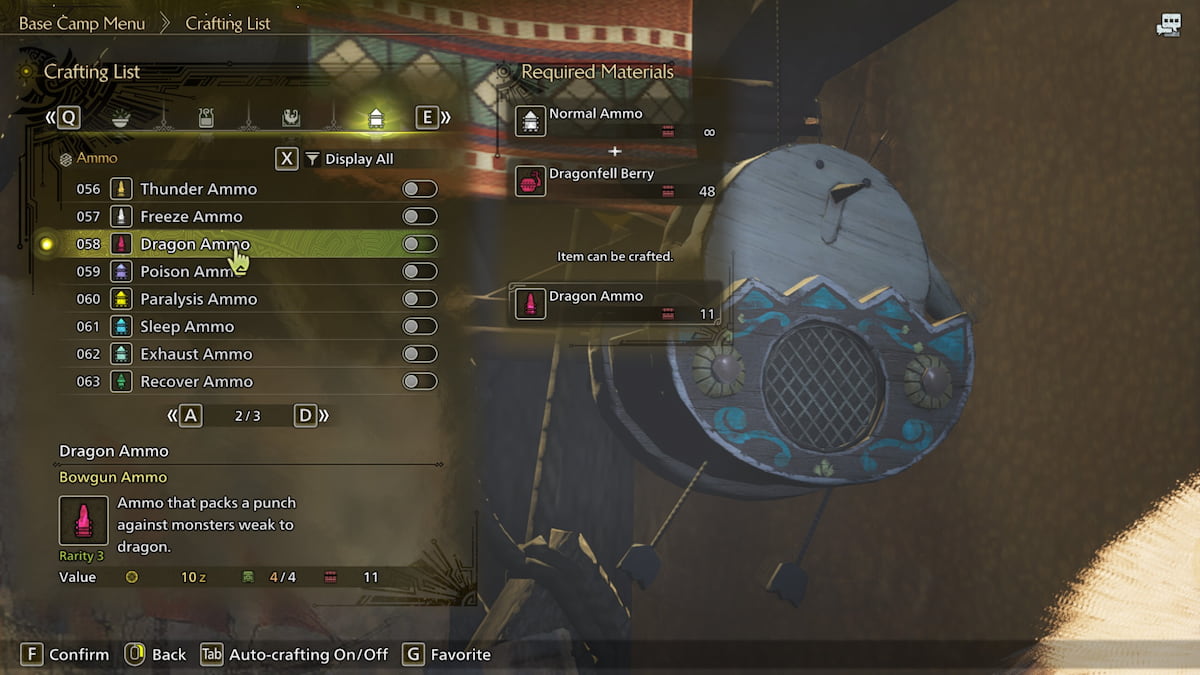1200x675 pixels.
Task: Open the mortar bowl crafting category tab
Action: pyautogui.click(x=120, y=118)
